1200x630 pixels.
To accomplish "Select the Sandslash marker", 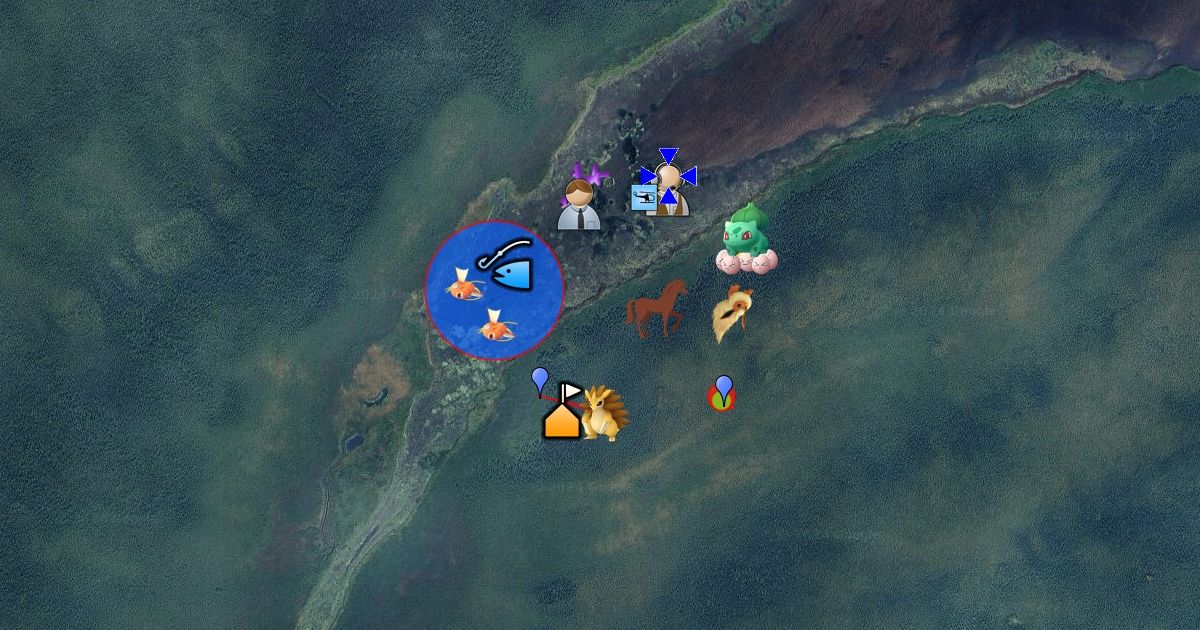I will tap(605, 414).
